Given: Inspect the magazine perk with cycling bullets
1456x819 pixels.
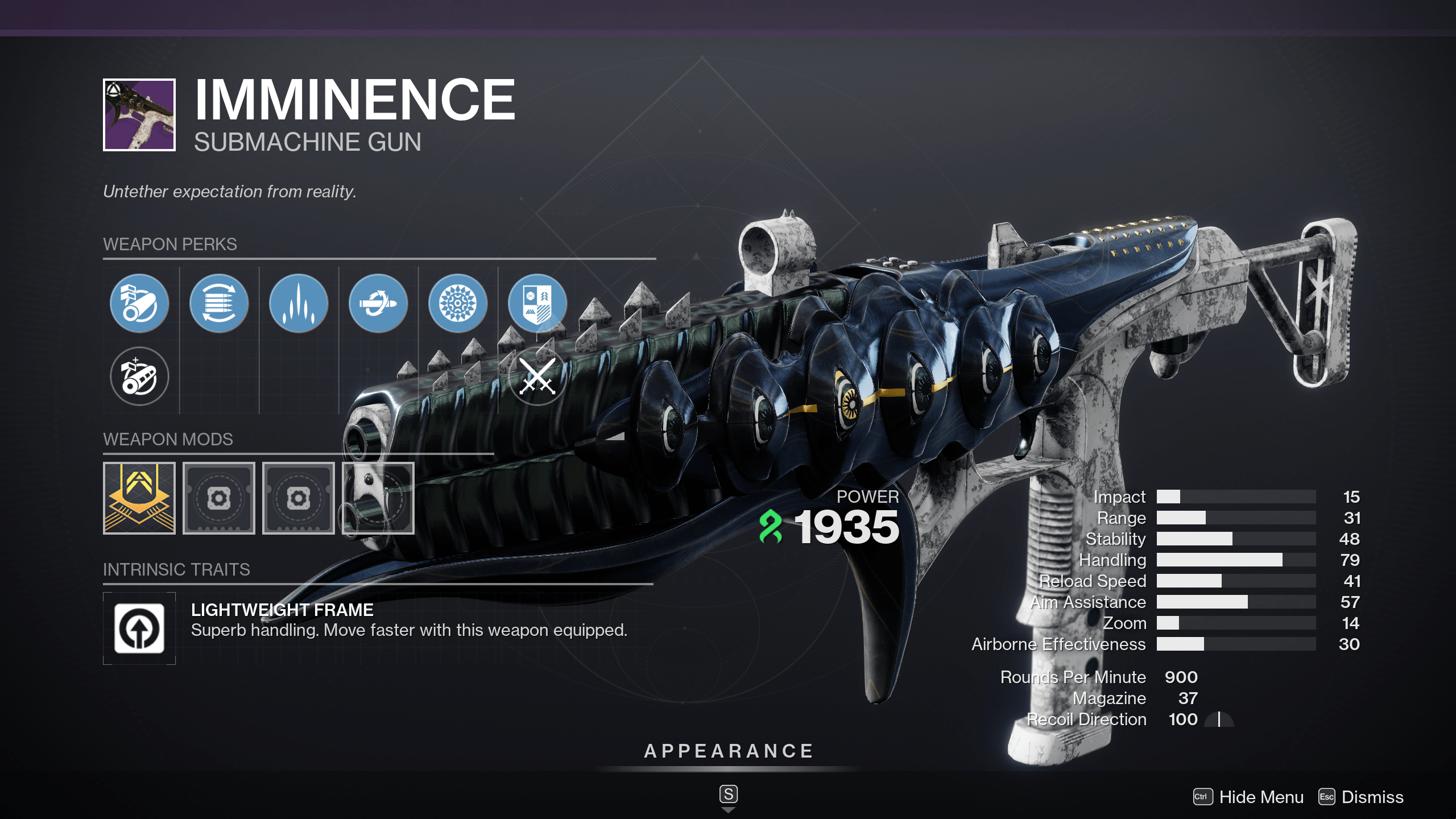Looking at the screenshot, I should pyautogui.click(x=219, y=303).
